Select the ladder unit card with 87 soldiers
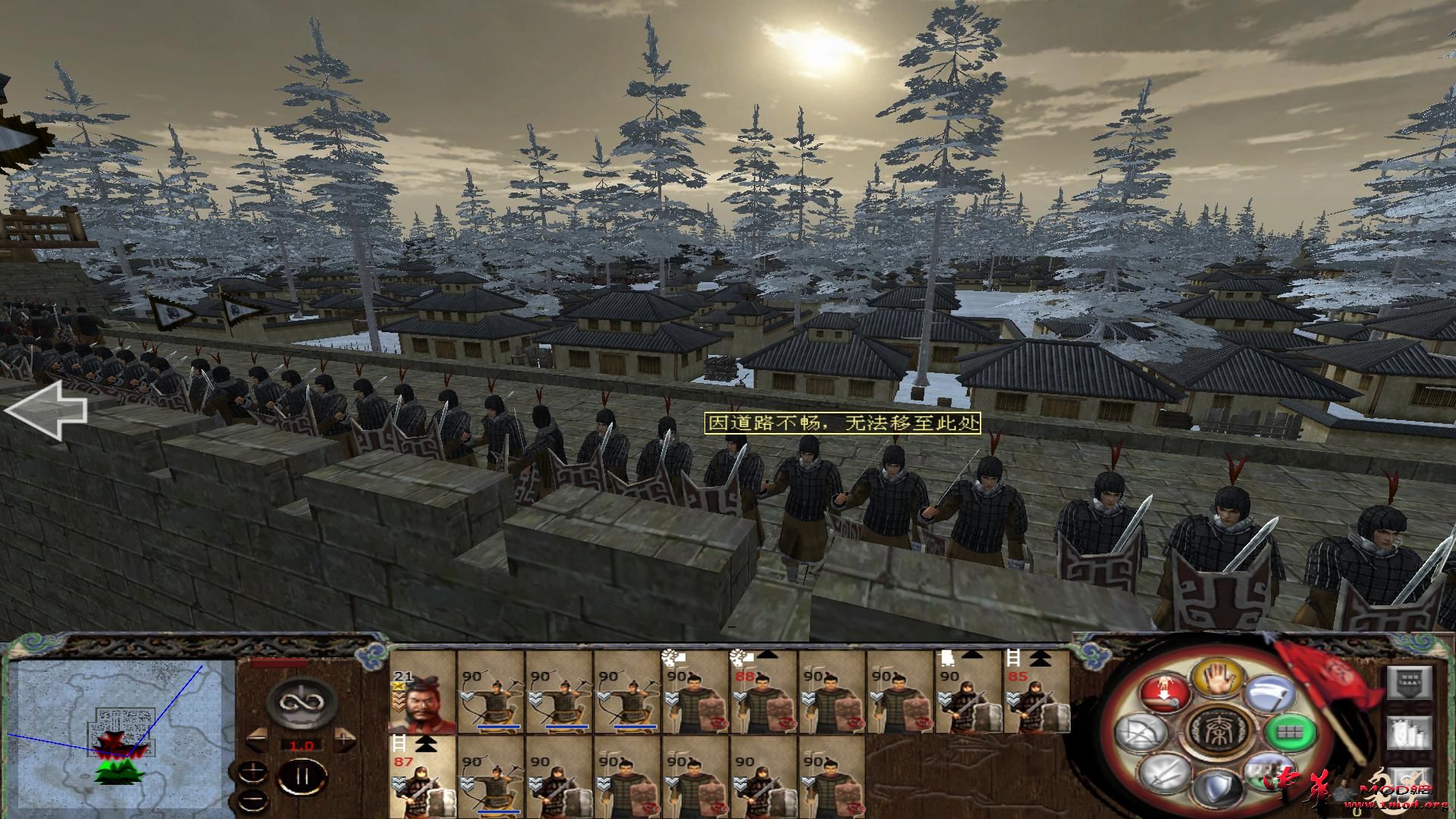This screenshot has height=819, width=1456. click(422, 777)
